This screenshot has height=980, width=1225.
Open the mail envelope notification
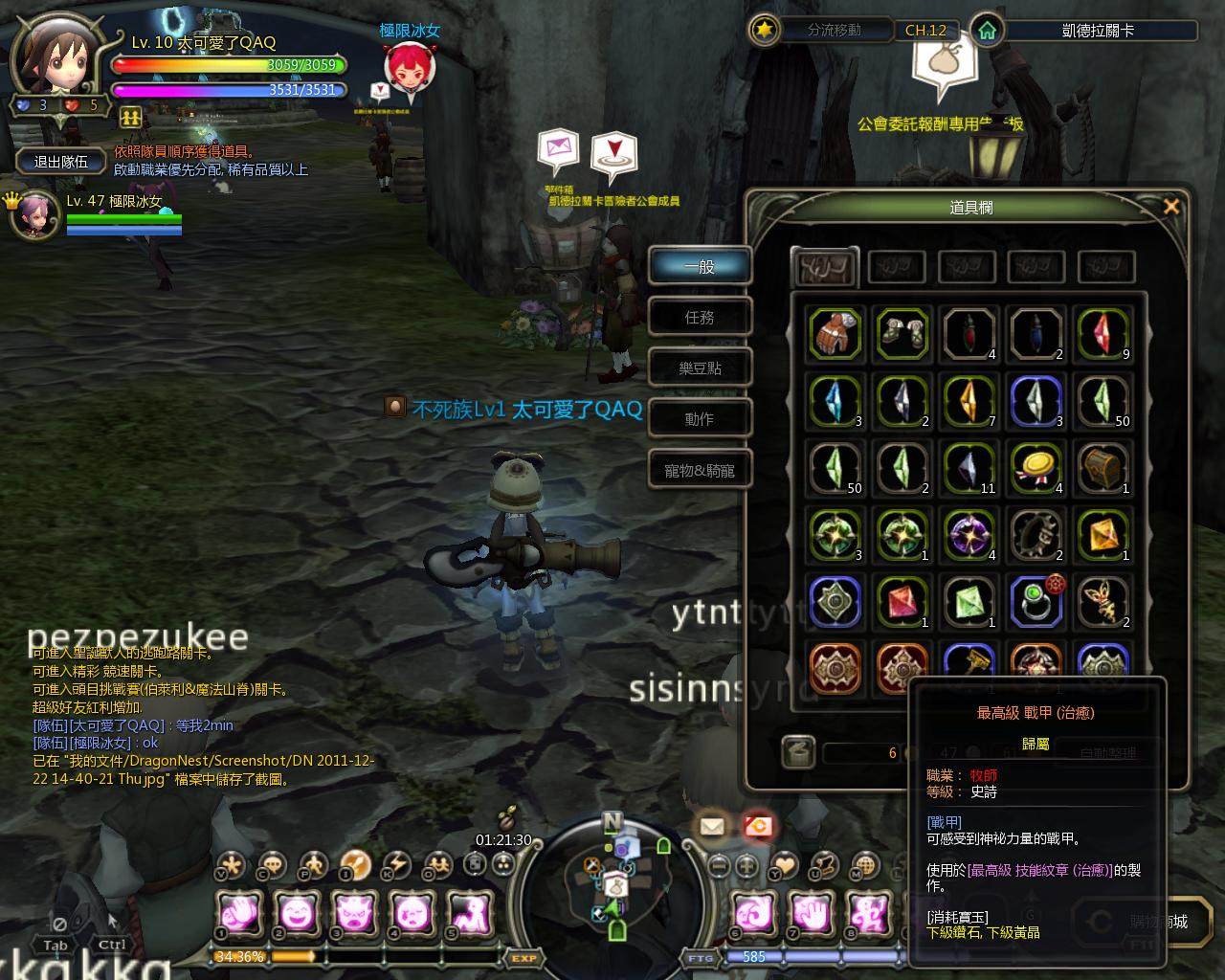(711, 826)
